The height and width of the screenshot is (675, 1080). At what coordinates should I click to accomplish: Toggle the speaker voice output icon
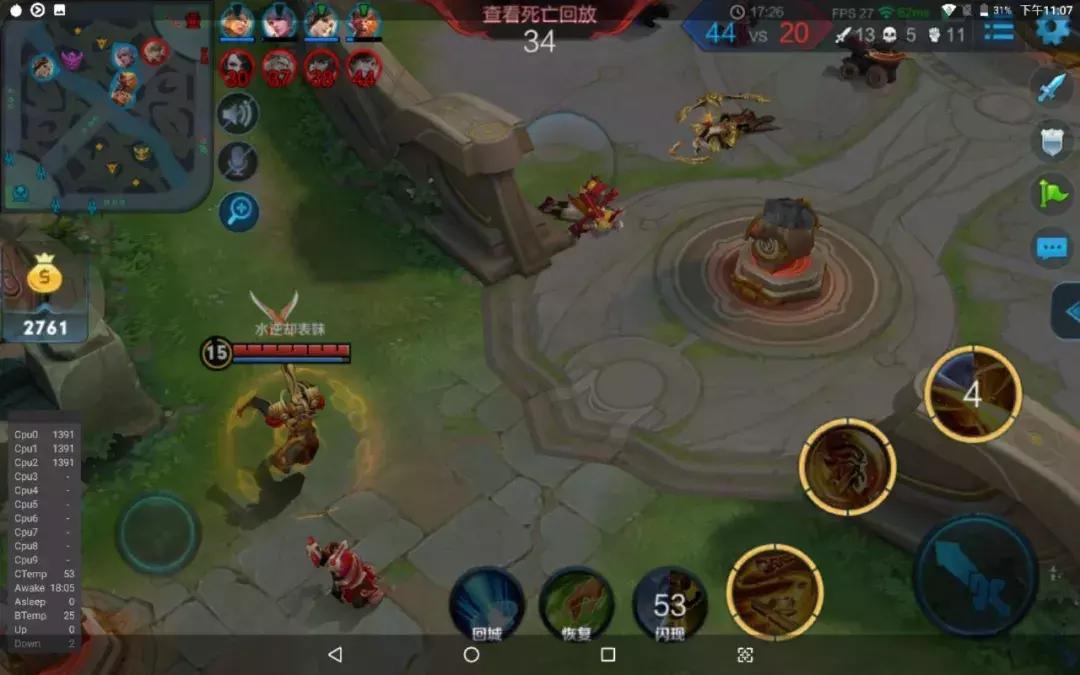238,114
